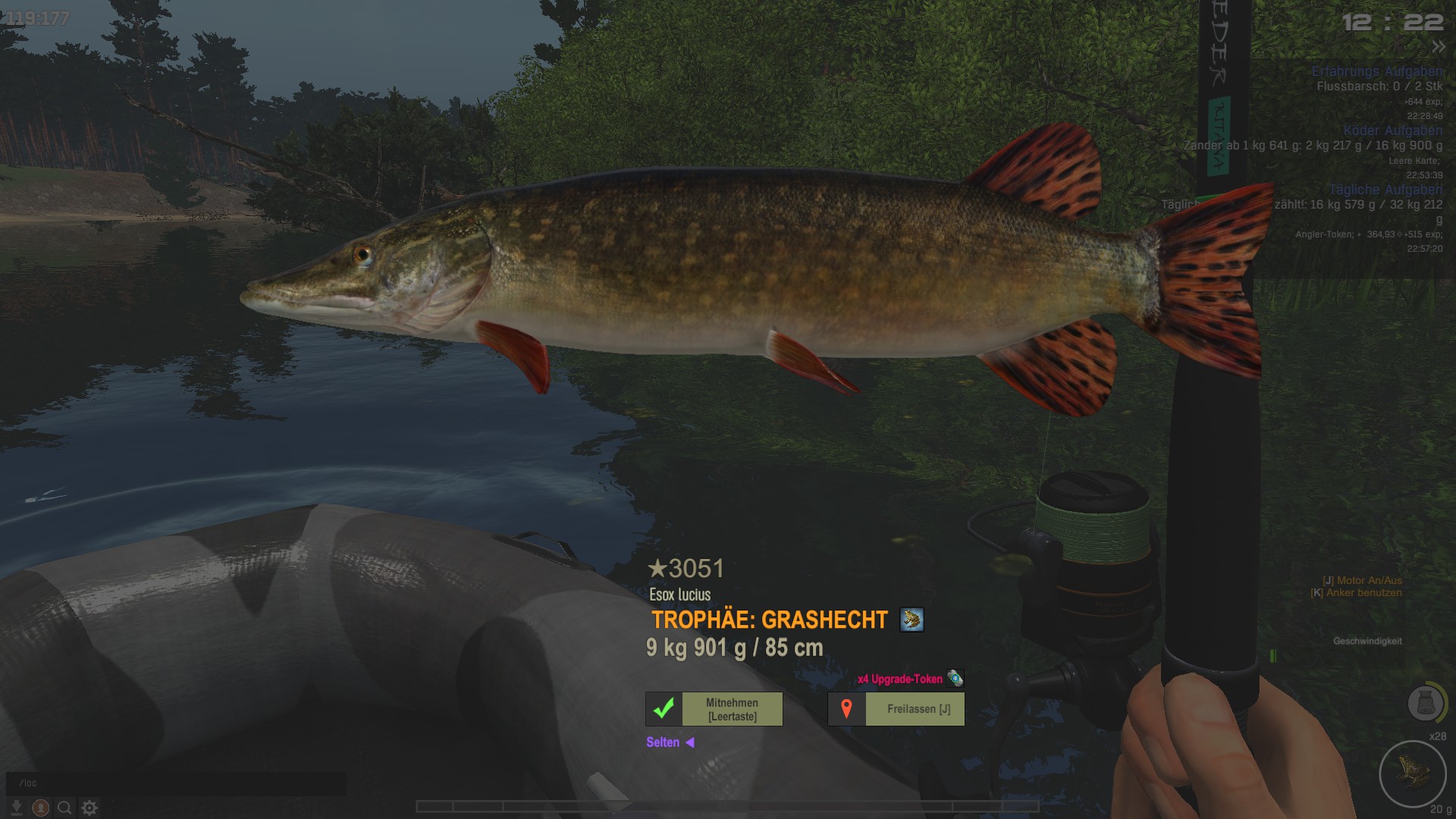This screenshot has width=1456, height=819.
Task: Open the keepnet fish basket icon
Action: [1425, 703]
